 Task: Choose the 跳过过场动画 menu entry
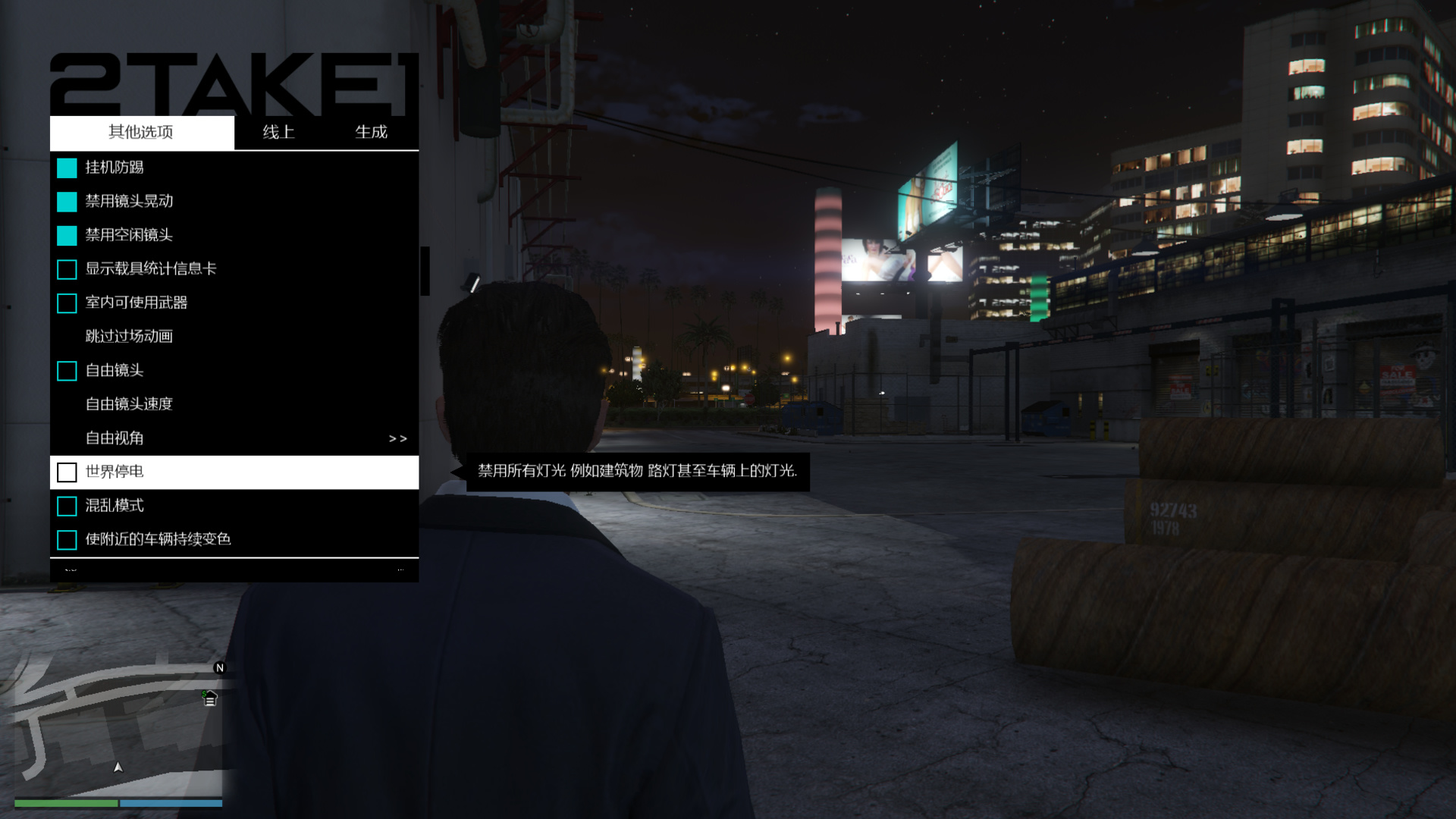129,336
